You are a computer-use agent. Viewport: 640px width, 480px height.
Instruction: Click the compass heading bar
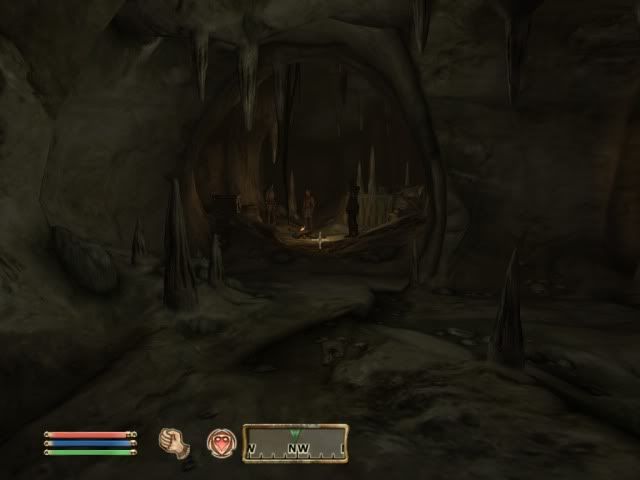295,443
